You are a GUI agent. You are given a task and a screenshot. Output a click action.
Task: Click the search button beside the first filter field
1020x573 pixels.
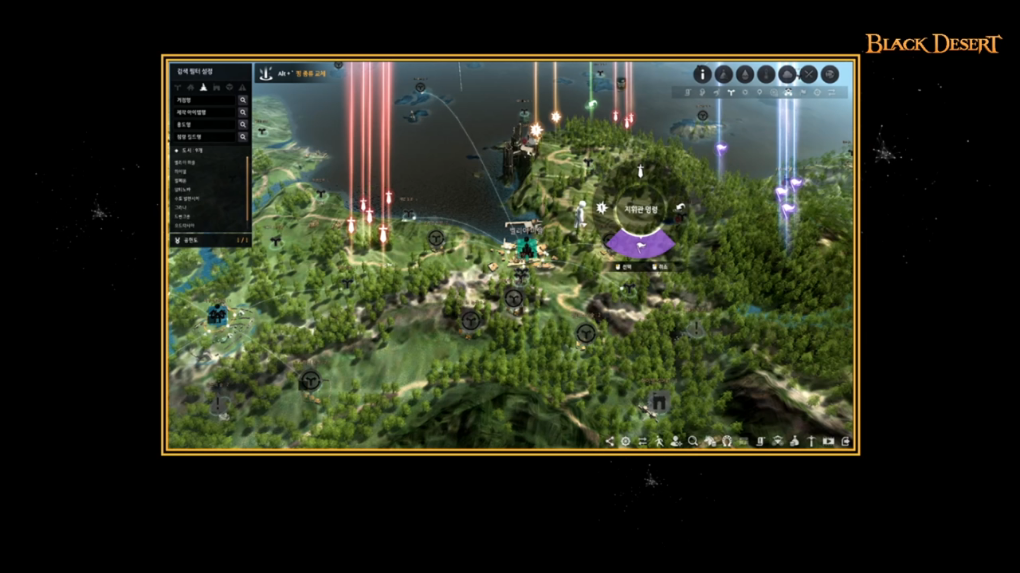coord(243,100)
